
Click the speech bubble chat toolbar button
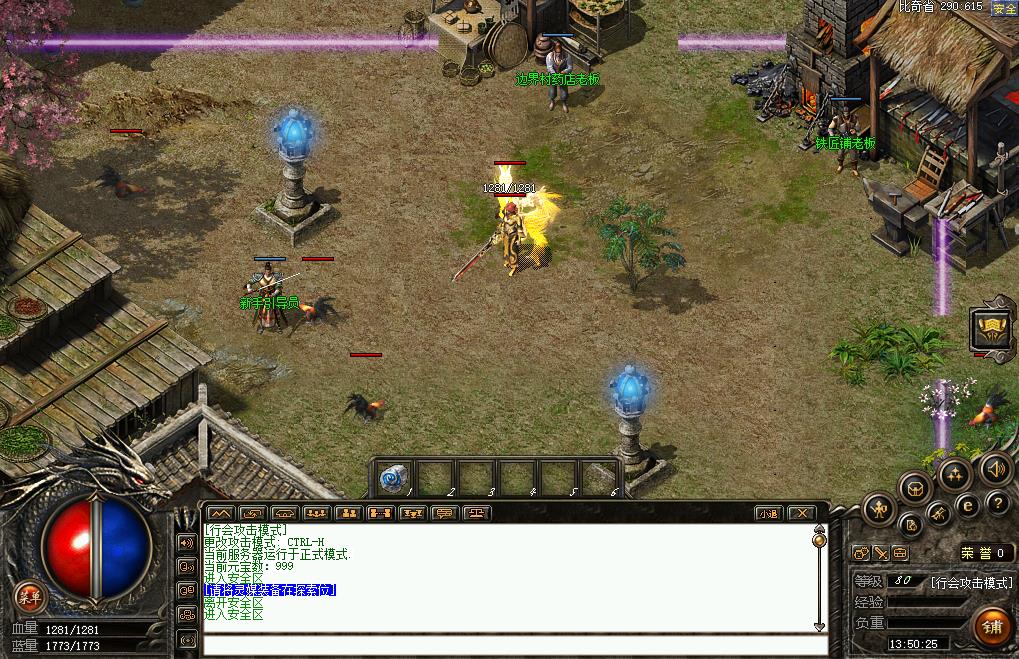(x=444, y=513)
